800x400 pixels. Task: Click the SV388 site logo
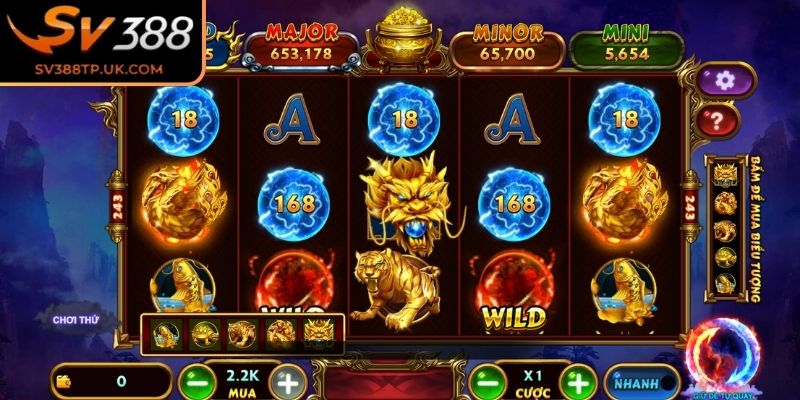point(100,40)
